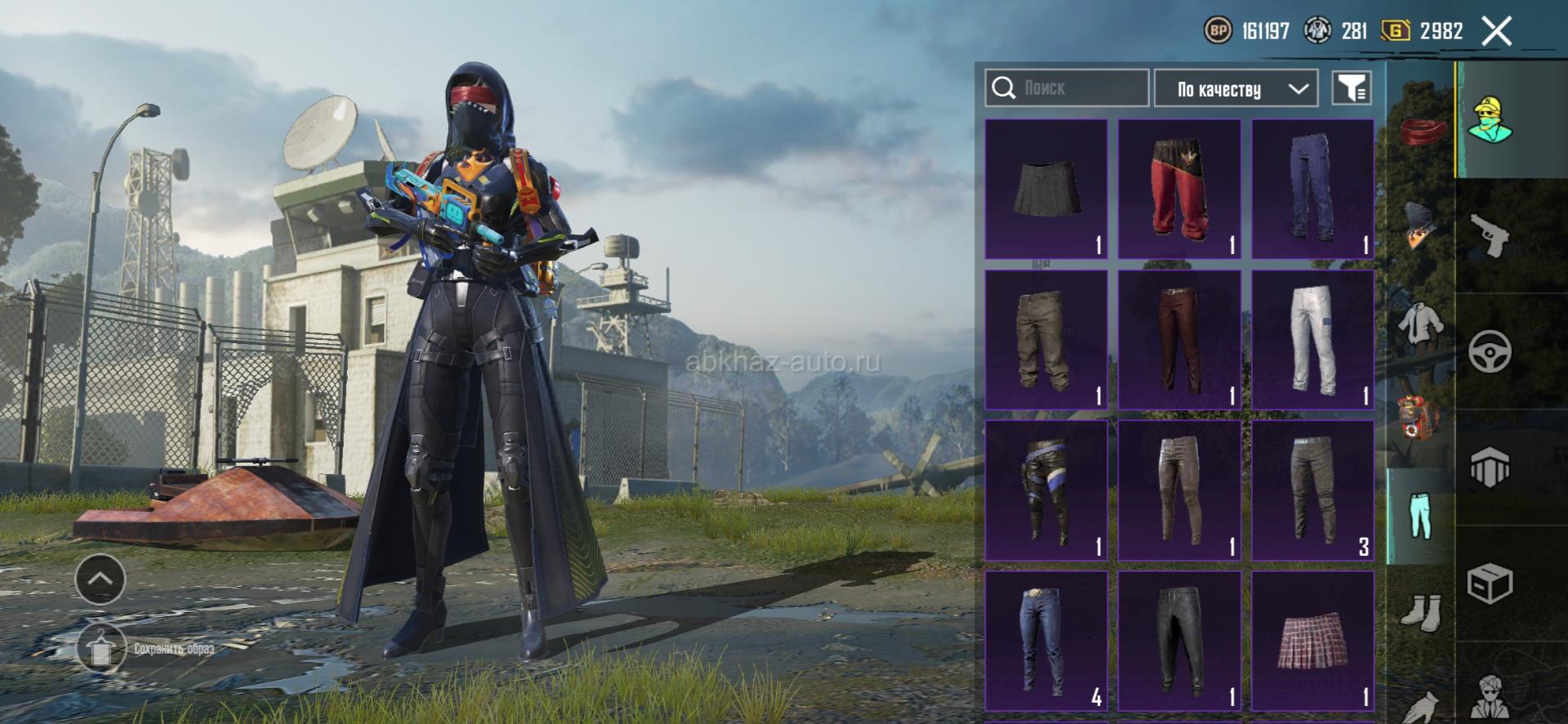Close the inventory with the X button
Image resolution: width=1568 pixels, height=724 pixels.
(1496, 32)
